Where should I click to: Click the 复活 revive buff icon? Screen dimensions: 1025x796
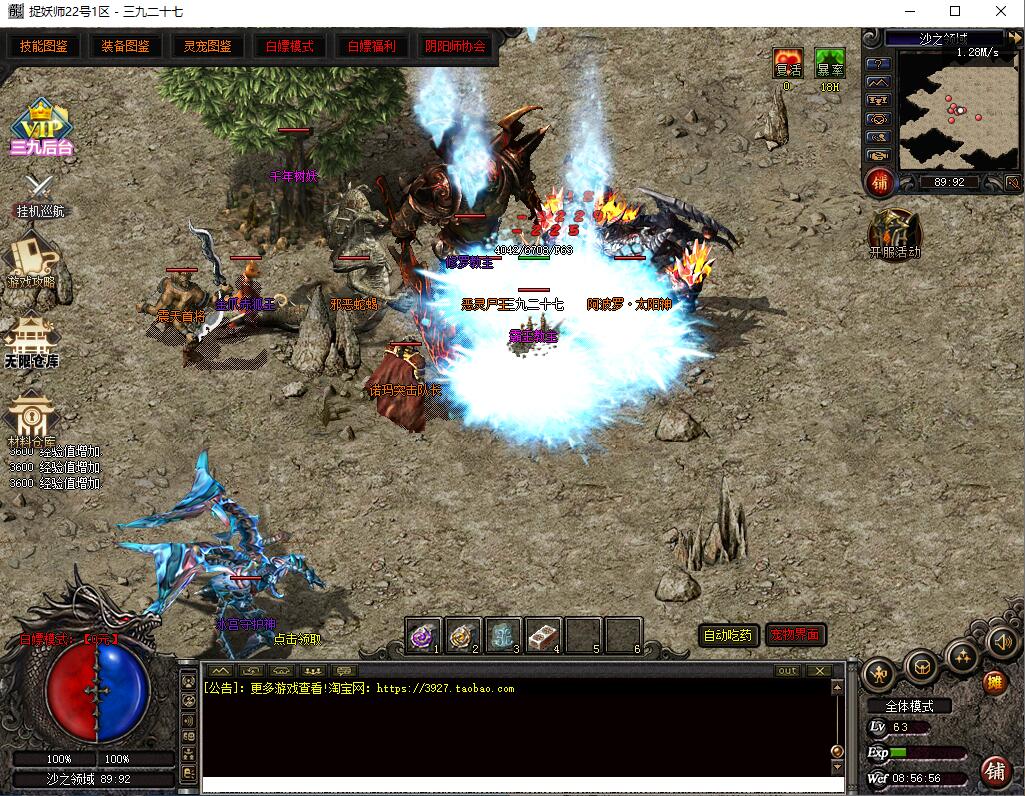(788, 63)
